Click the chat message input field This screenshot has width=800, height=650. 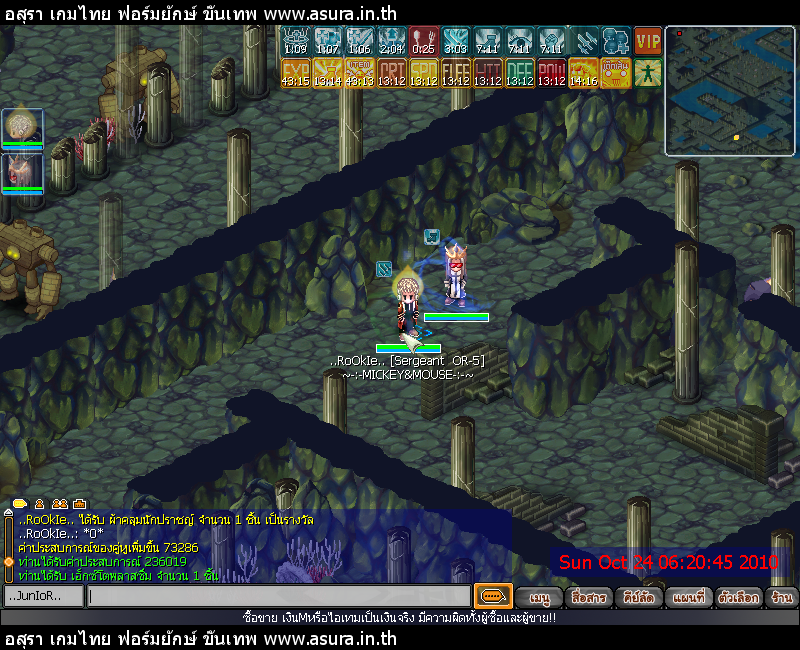(x=278, y=596)
